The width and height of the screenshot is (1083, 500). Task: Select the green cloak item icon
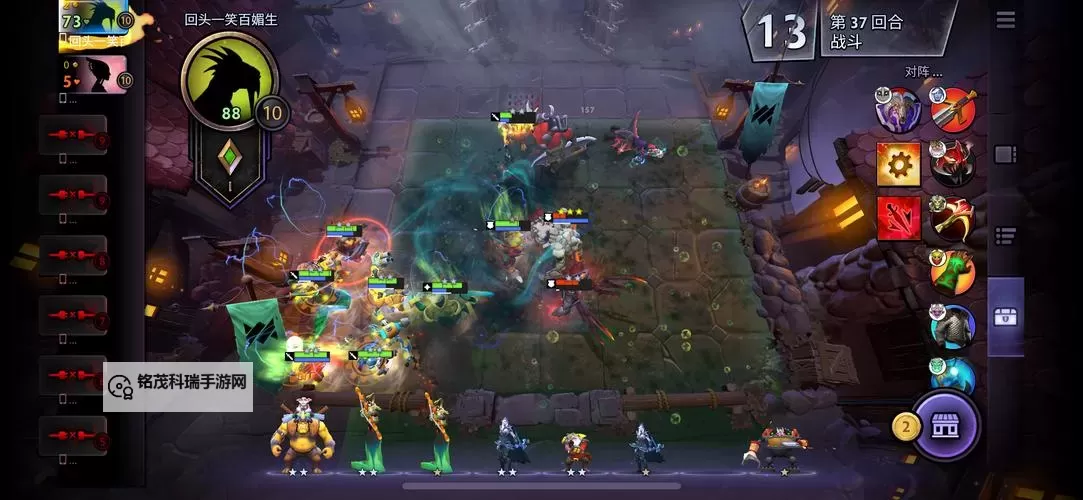coord(952,271)
